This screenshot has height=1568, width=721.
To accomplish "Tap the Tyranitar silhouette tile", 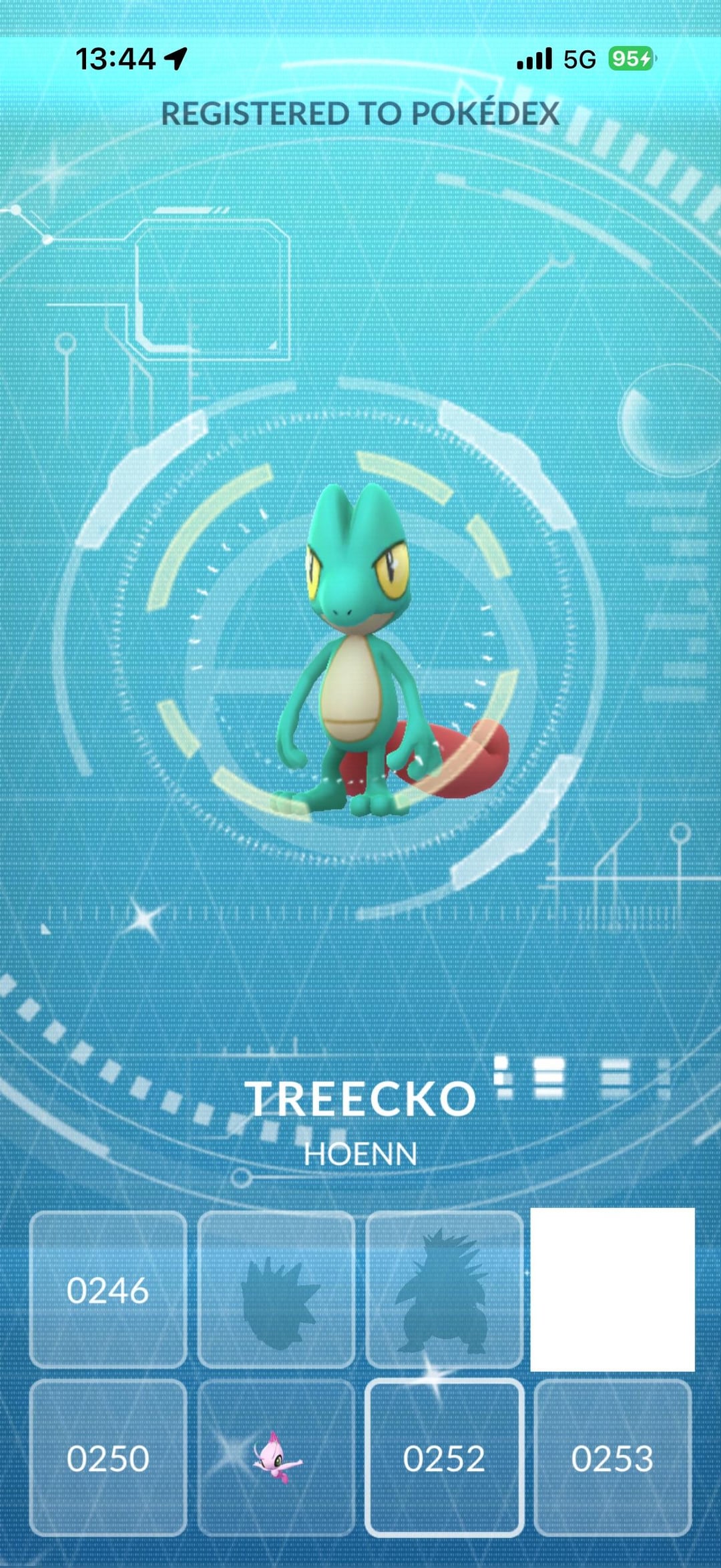I will tap(444, 1289).
